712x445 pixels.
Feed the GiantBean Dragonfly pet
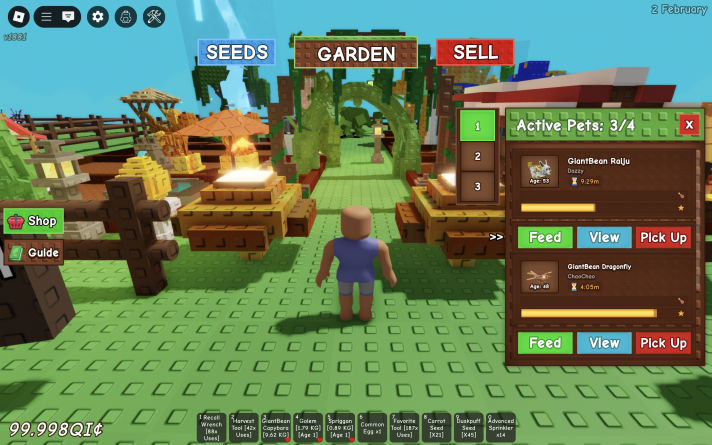545,343
